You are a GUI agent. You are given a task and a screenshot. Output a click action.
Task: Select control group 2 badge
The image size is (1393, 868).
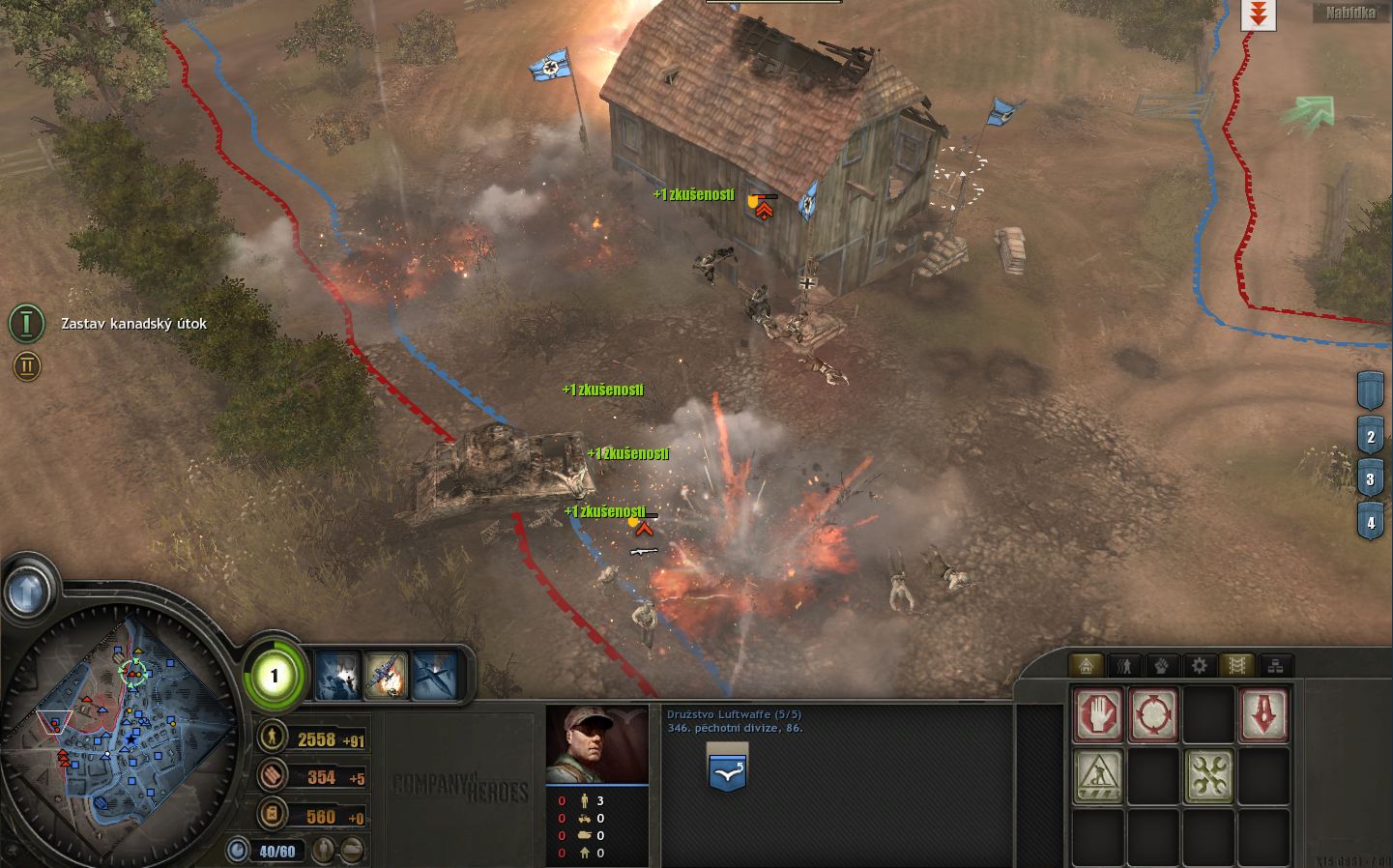(x=1370, y=436)
